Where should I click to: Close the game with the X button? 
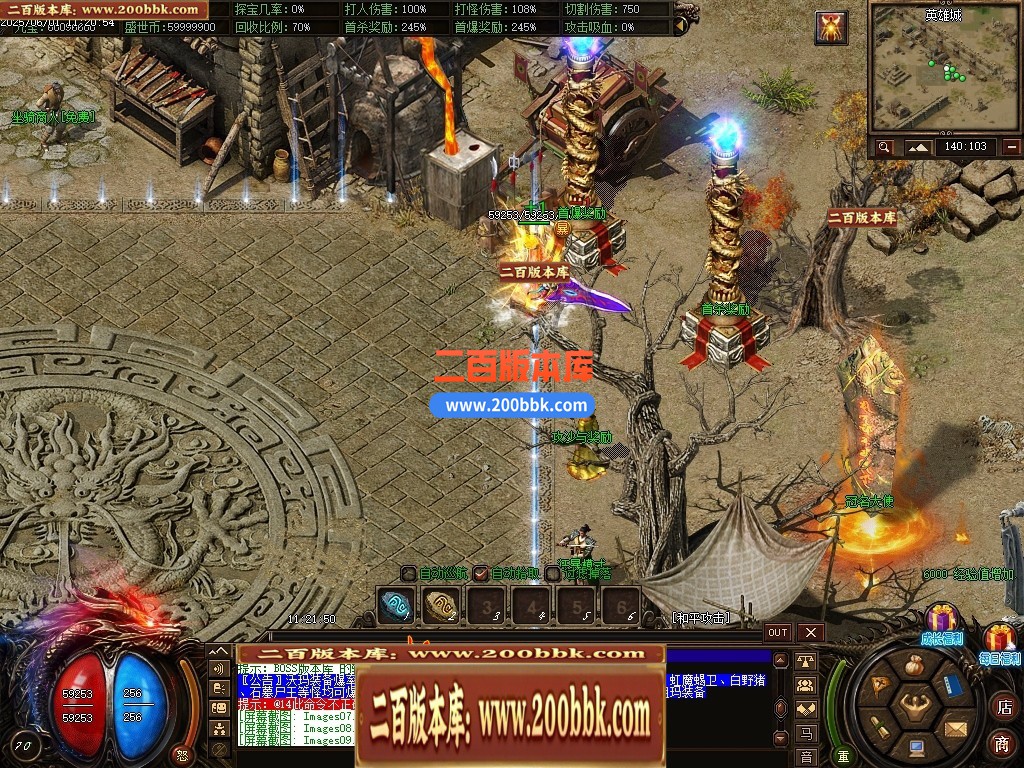(810, 632)
